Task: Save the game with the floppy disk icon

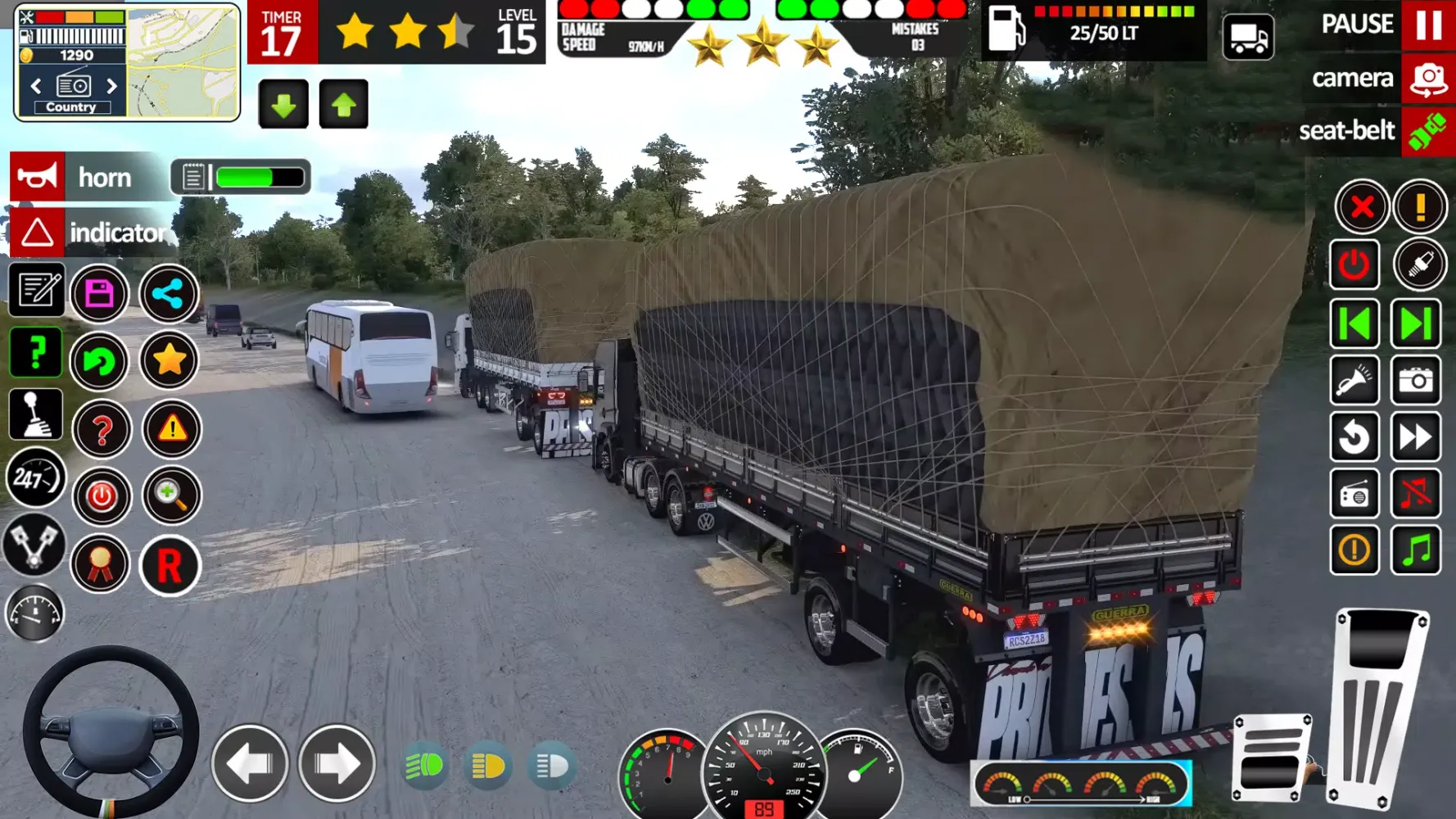Action: click(x=102, y=294)
